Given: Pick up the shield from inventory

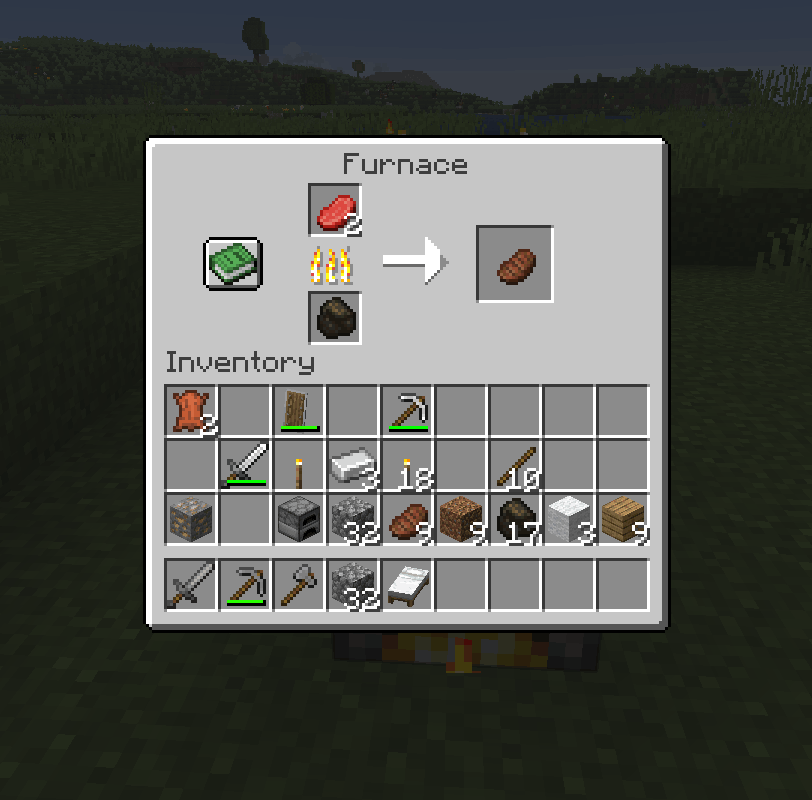Looking at the screenshot, I should pos(299,411).
